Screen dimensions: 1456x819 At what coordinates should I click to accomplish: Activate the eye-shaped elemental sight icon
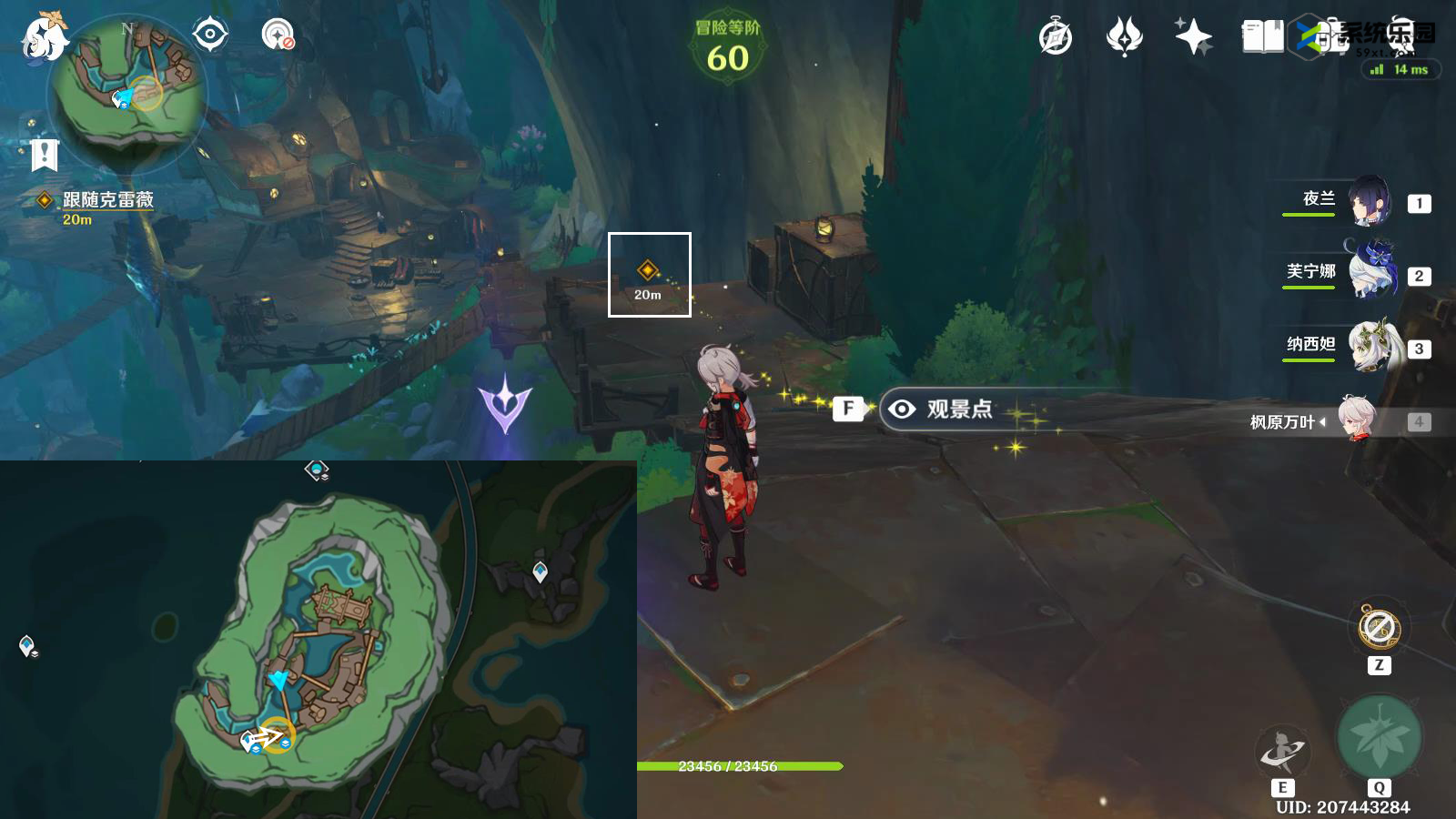point(210,35)
